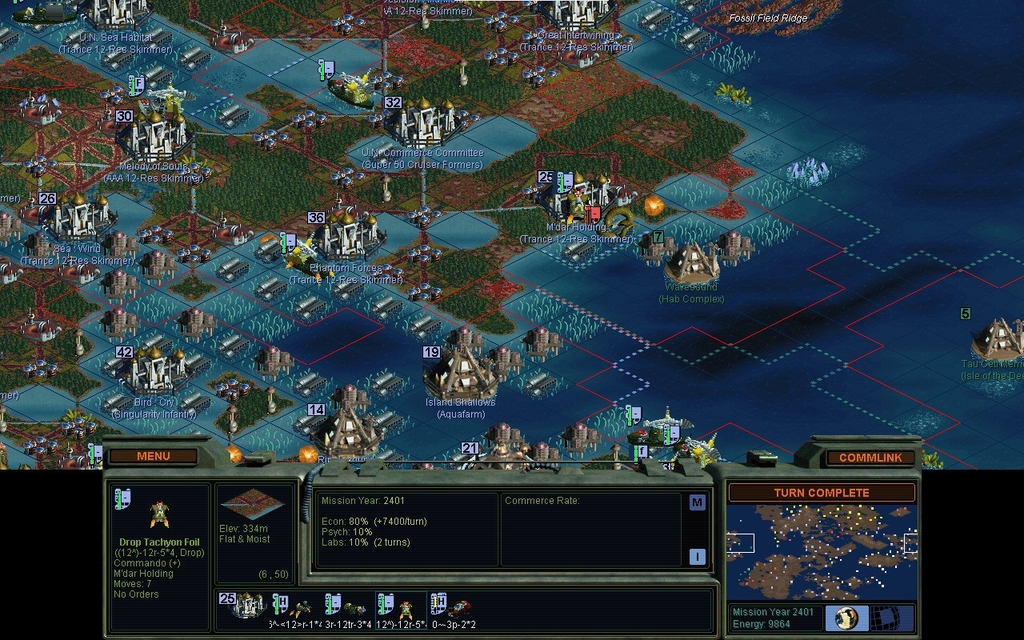Click the TURN COMPLETE button
1024x640 pixels.
pos(821,493)
